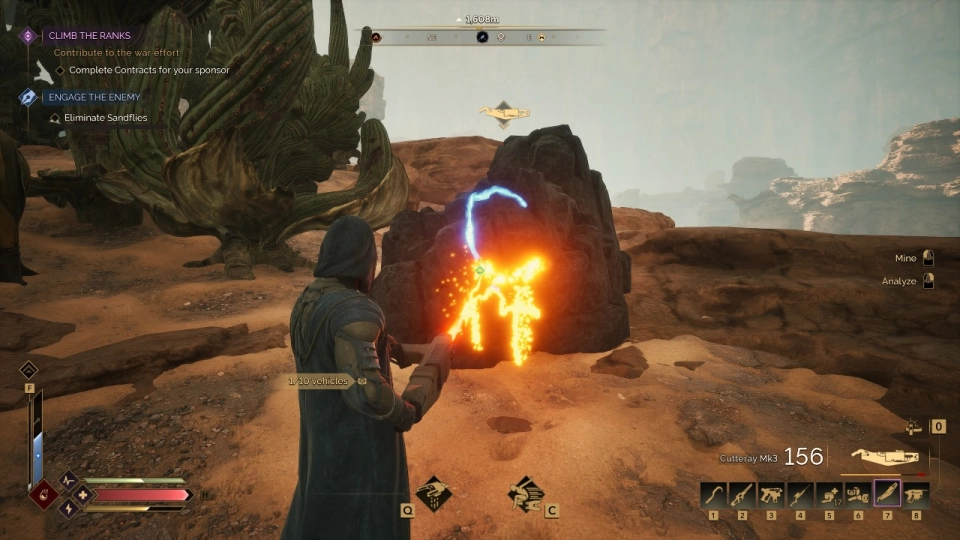Switch to the slim rifle in slot 4
The width and height of the screenshot is (960, 540).
point(800,493)
